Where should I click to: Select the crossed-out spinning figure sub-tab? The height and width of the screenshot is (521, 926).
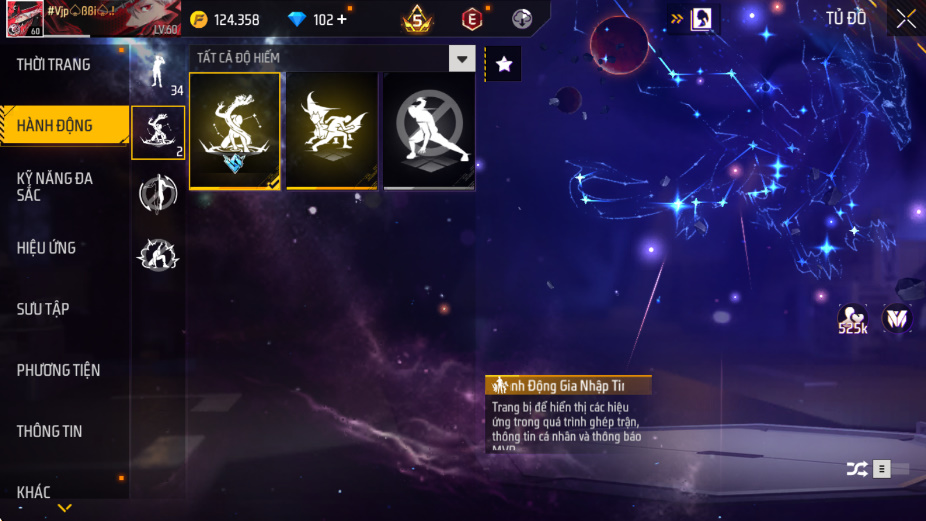[x=158, y=194]
